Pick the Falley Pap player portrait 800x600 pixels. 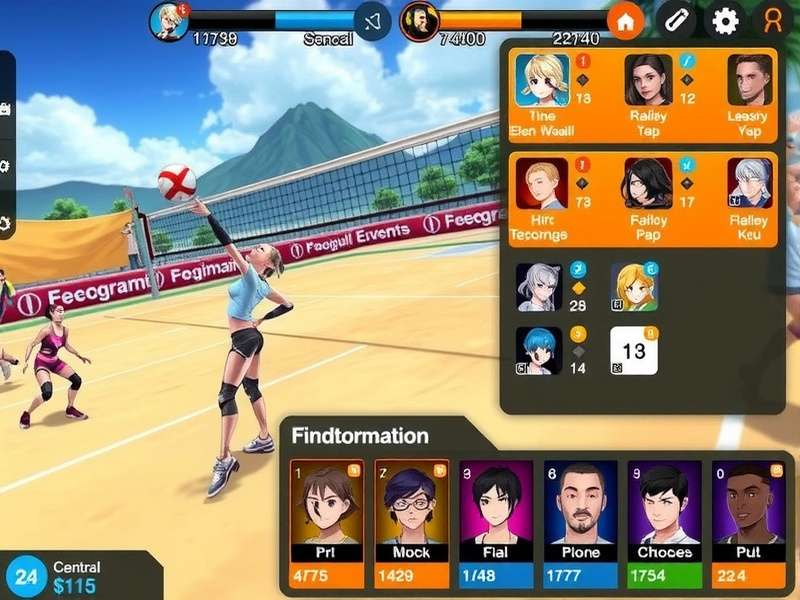tap(648, 183)
